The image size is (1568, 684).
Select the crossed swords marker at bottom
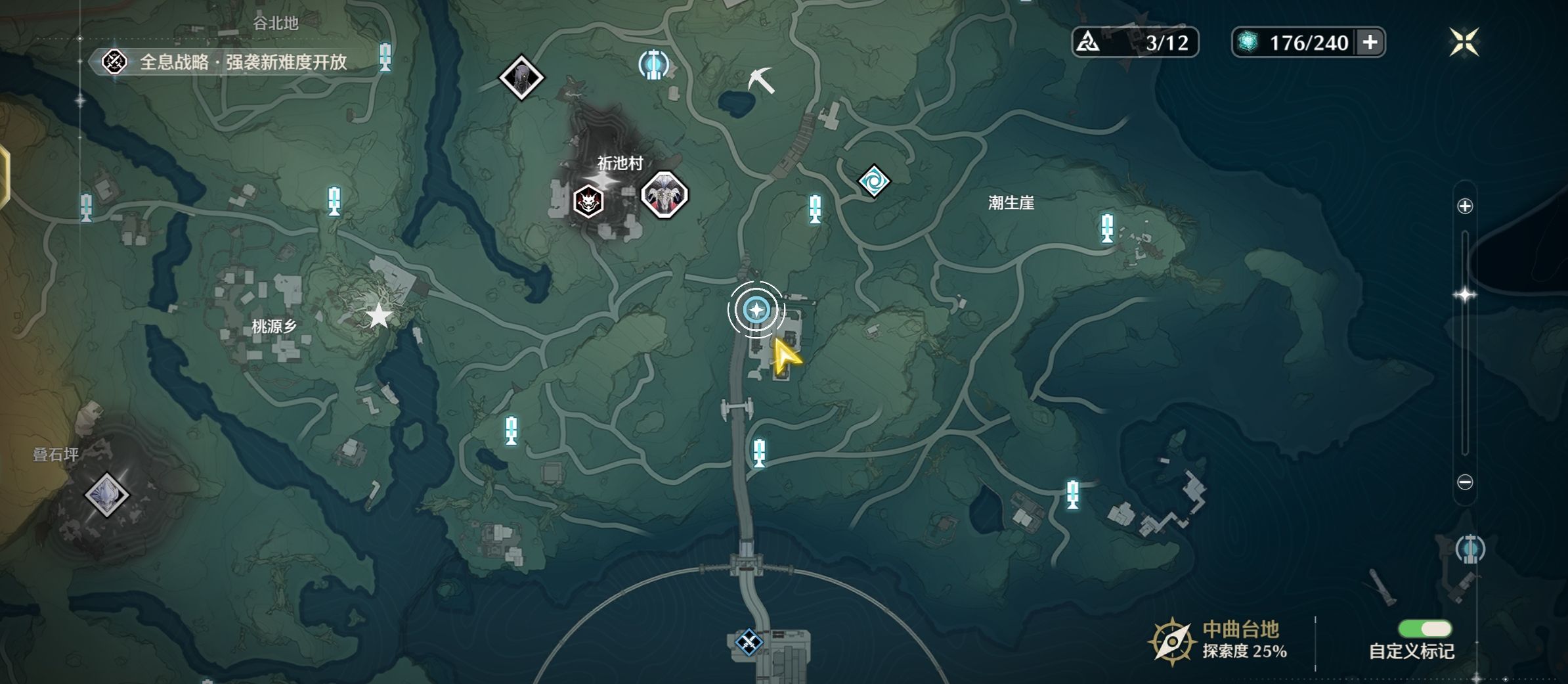(749, 642)
